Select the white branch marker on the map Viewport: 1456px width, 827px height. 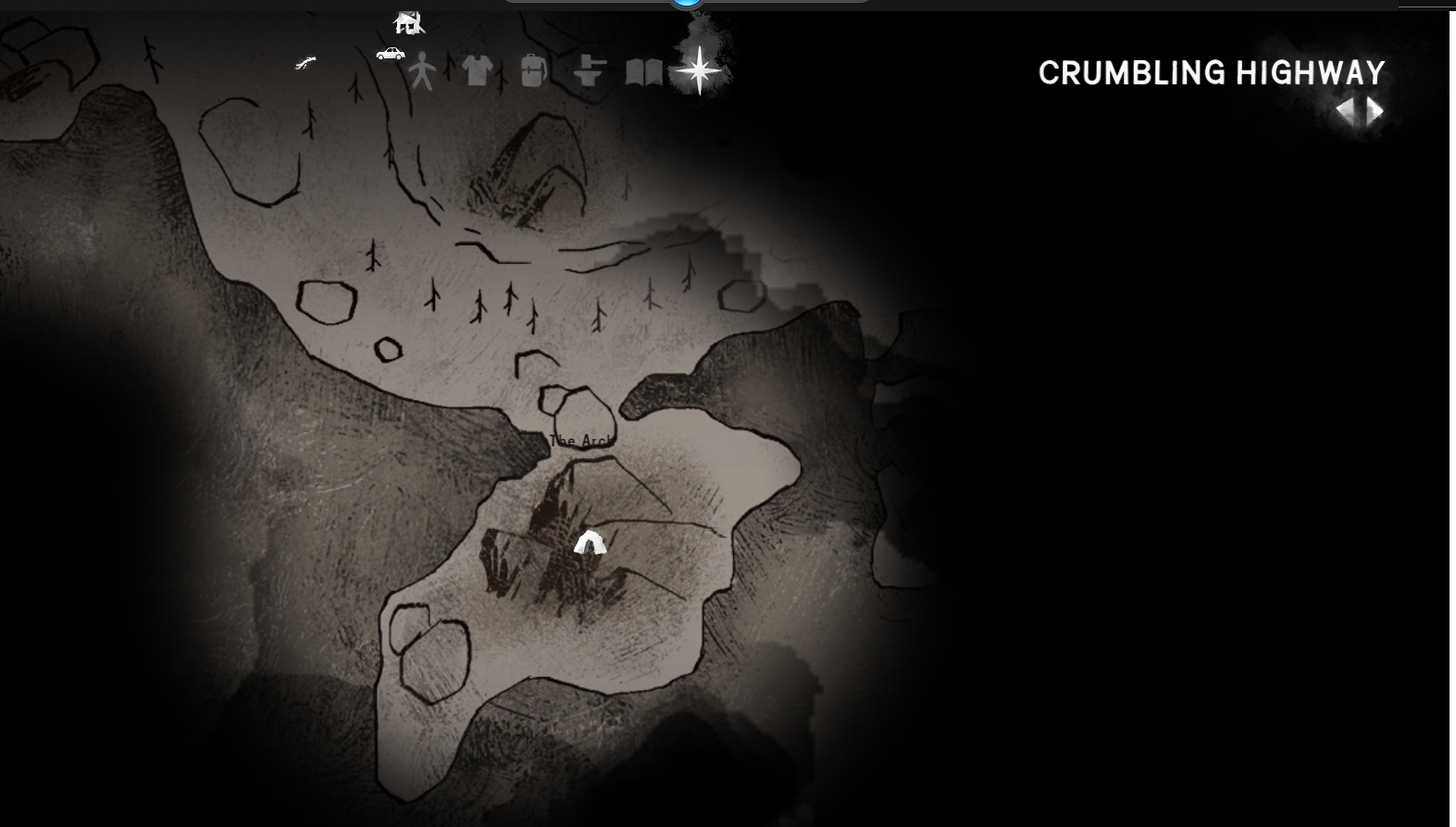click(x=305, y=63)
